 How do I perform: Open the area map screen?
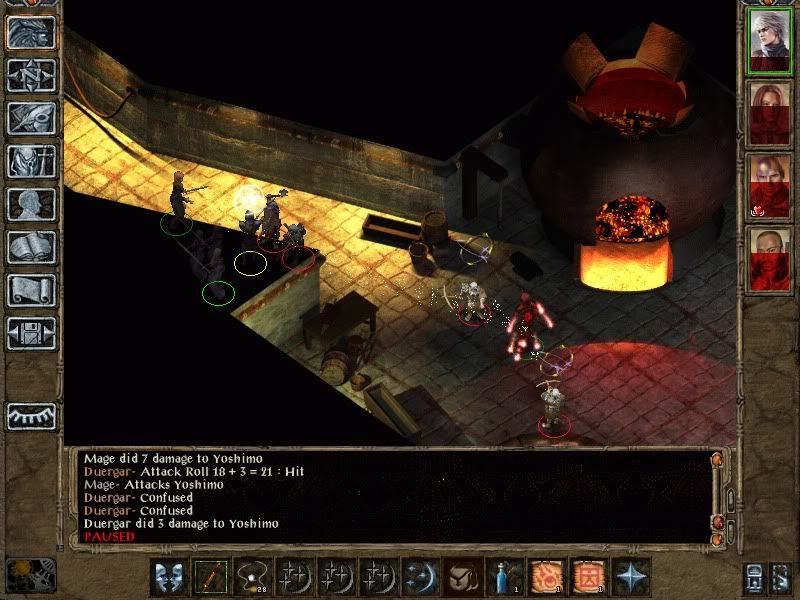tap(30, 76)
